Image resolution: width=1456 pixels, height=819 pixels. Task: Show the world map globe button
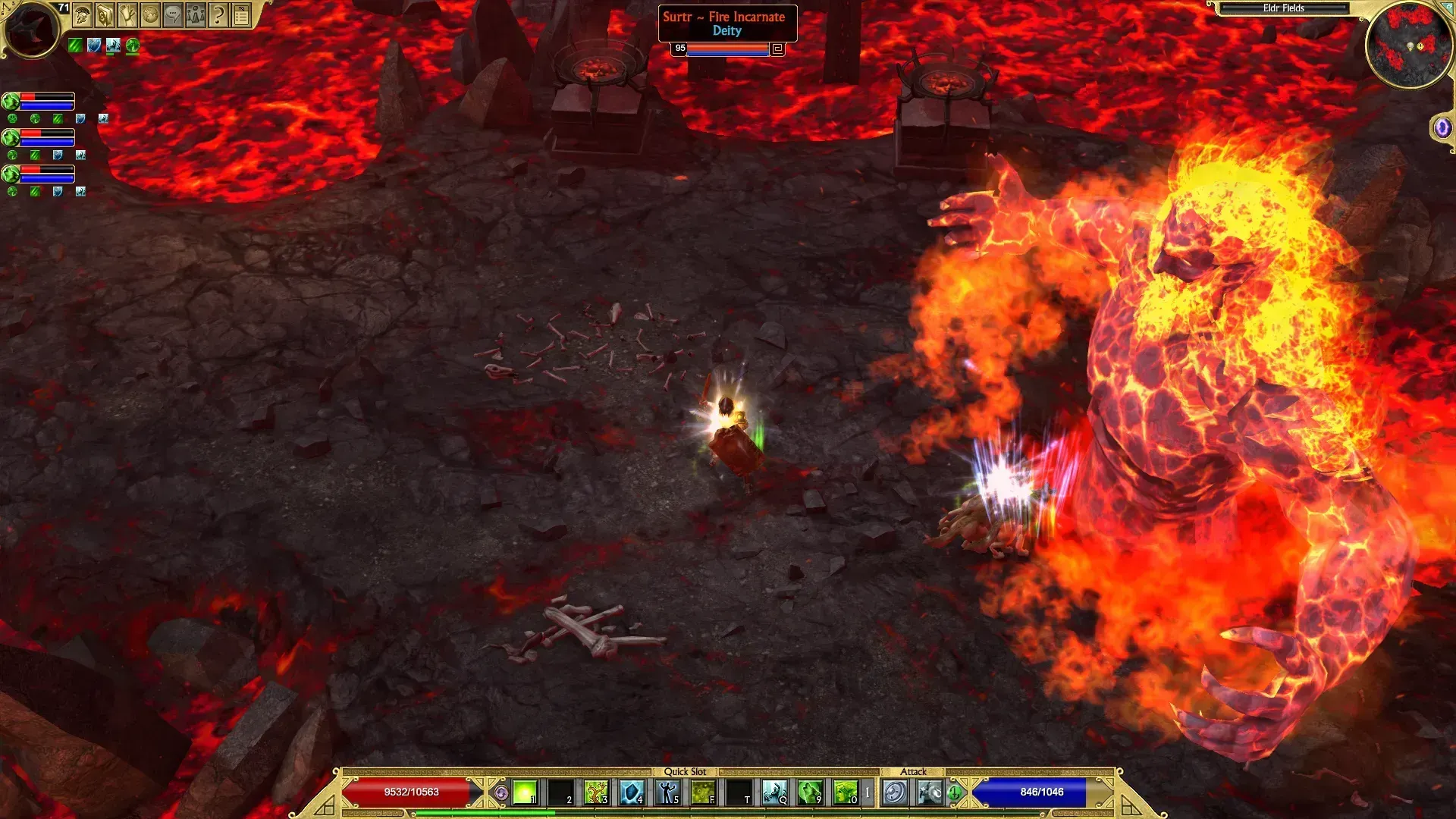tap(150, 14)
